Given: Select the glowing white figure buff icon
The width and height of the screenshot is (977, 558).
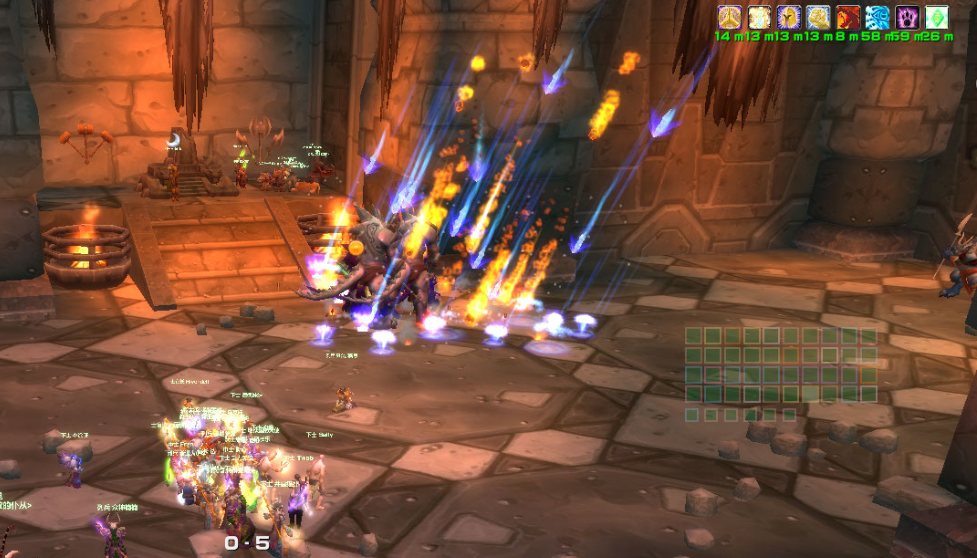Looking at the screenshot, I should (758, 17).
